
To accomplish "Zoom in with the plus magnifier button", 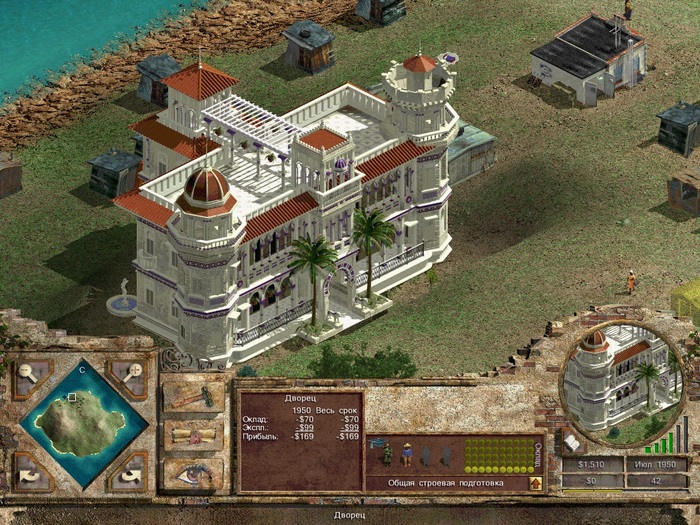I will (x=127, y=373).
